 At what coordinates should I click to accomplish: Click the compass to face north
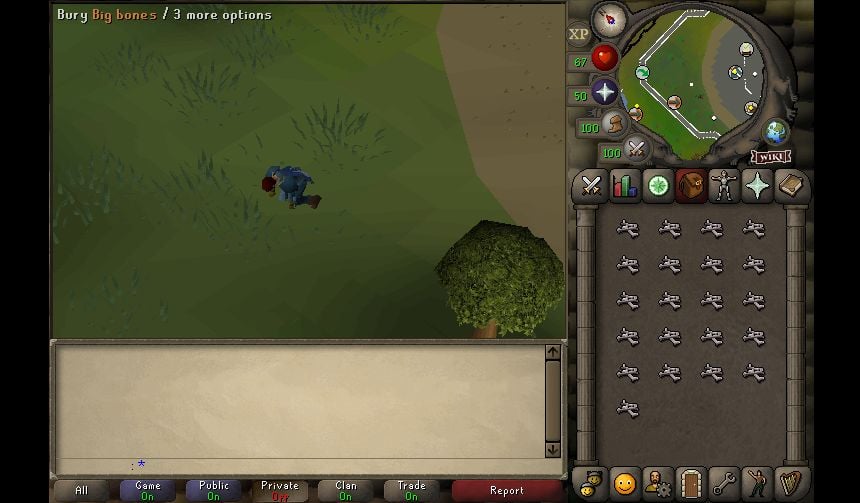(x=608, y=18)
